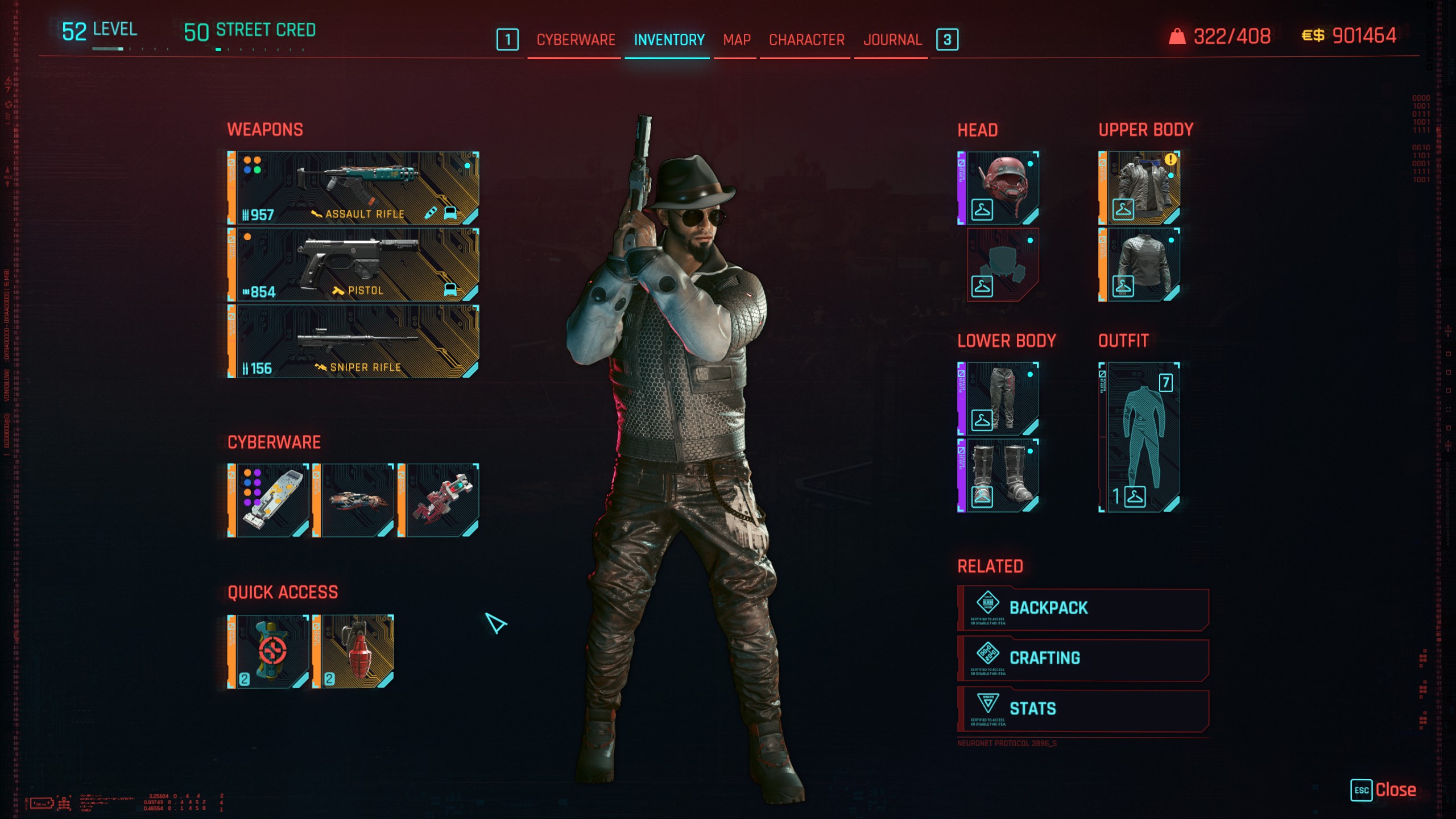Click the empty face mask slot
Viewport: 1456px width, 819px height.
tap(1003, 265)
